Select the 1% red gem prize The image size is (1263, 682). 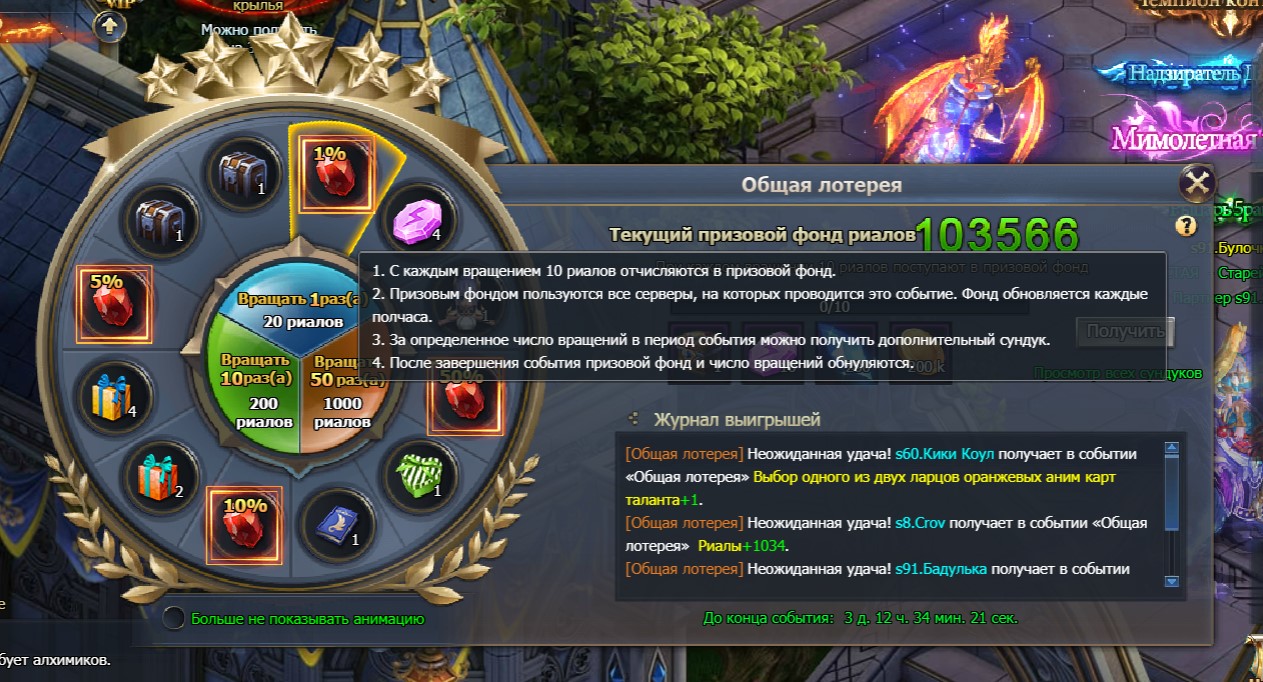click(331, 168)
